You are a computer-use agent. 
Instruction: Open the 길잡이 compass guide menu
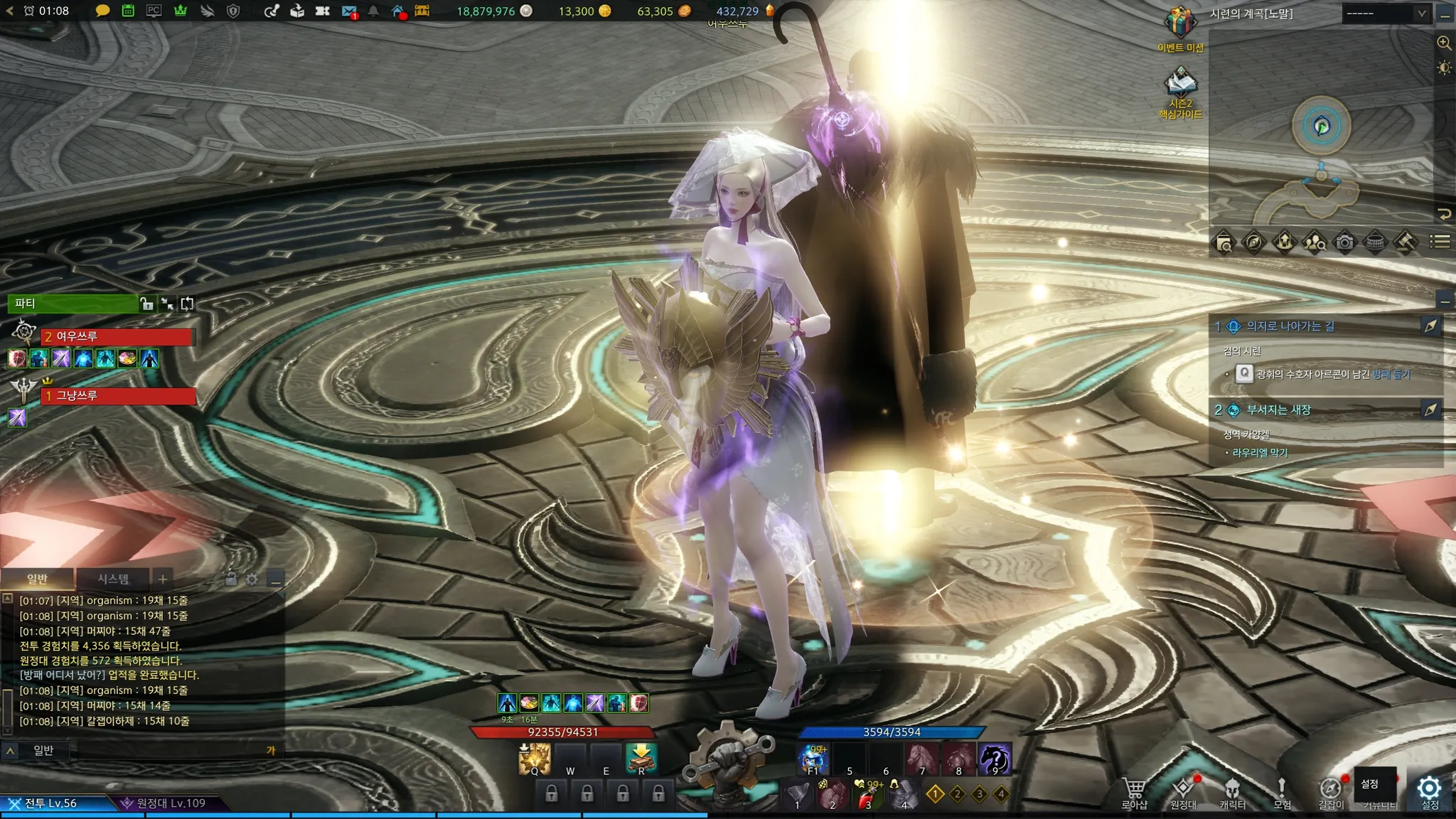click(1330, 789)
